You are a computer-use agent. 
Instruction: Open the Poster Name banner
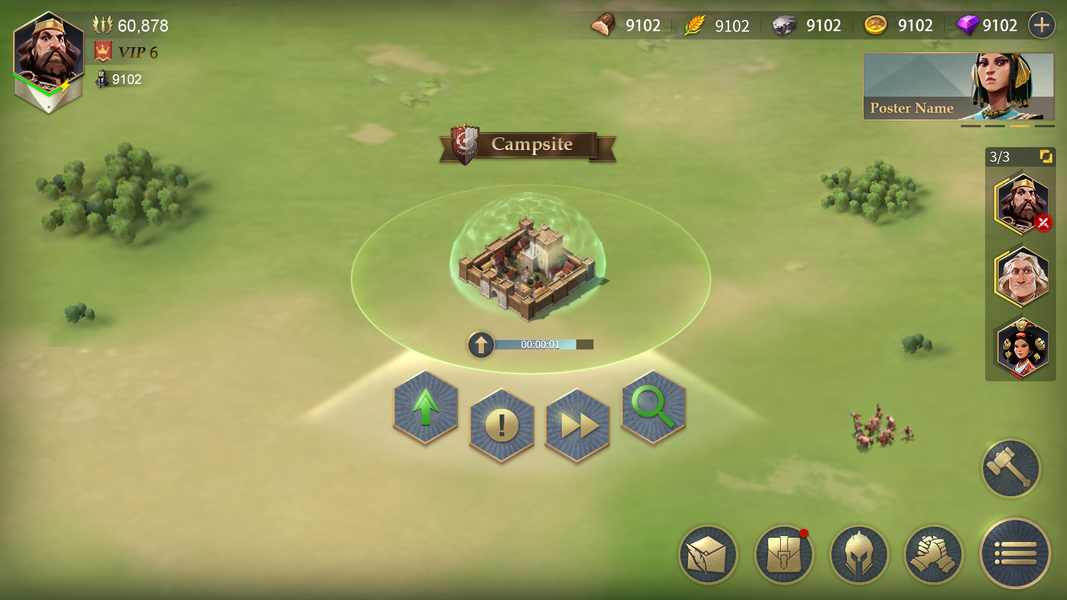point(958,87)
